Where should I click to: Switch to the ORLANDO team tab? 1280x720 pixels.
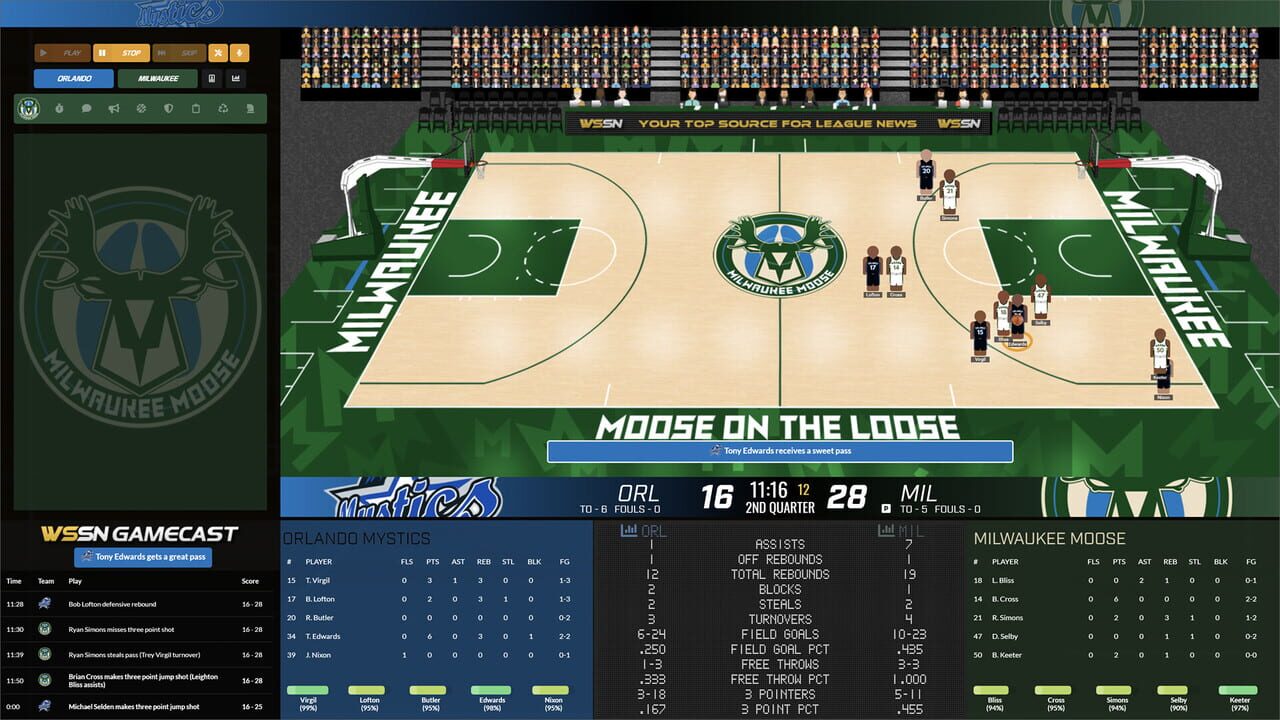coord(74,78)
